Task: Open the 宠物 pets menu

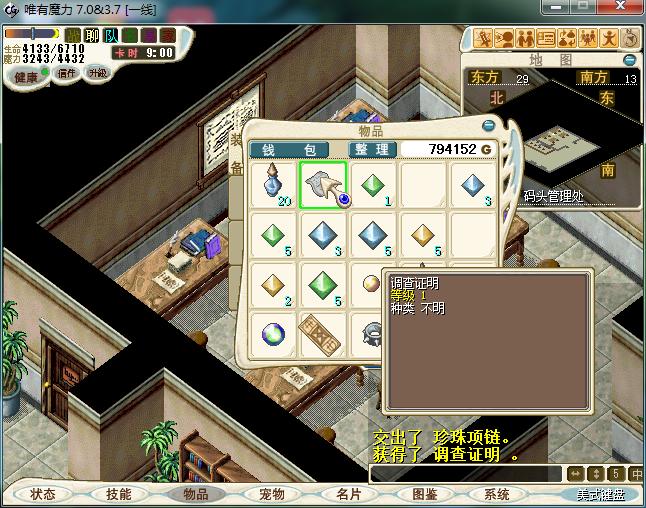Action: coord(271,494)
